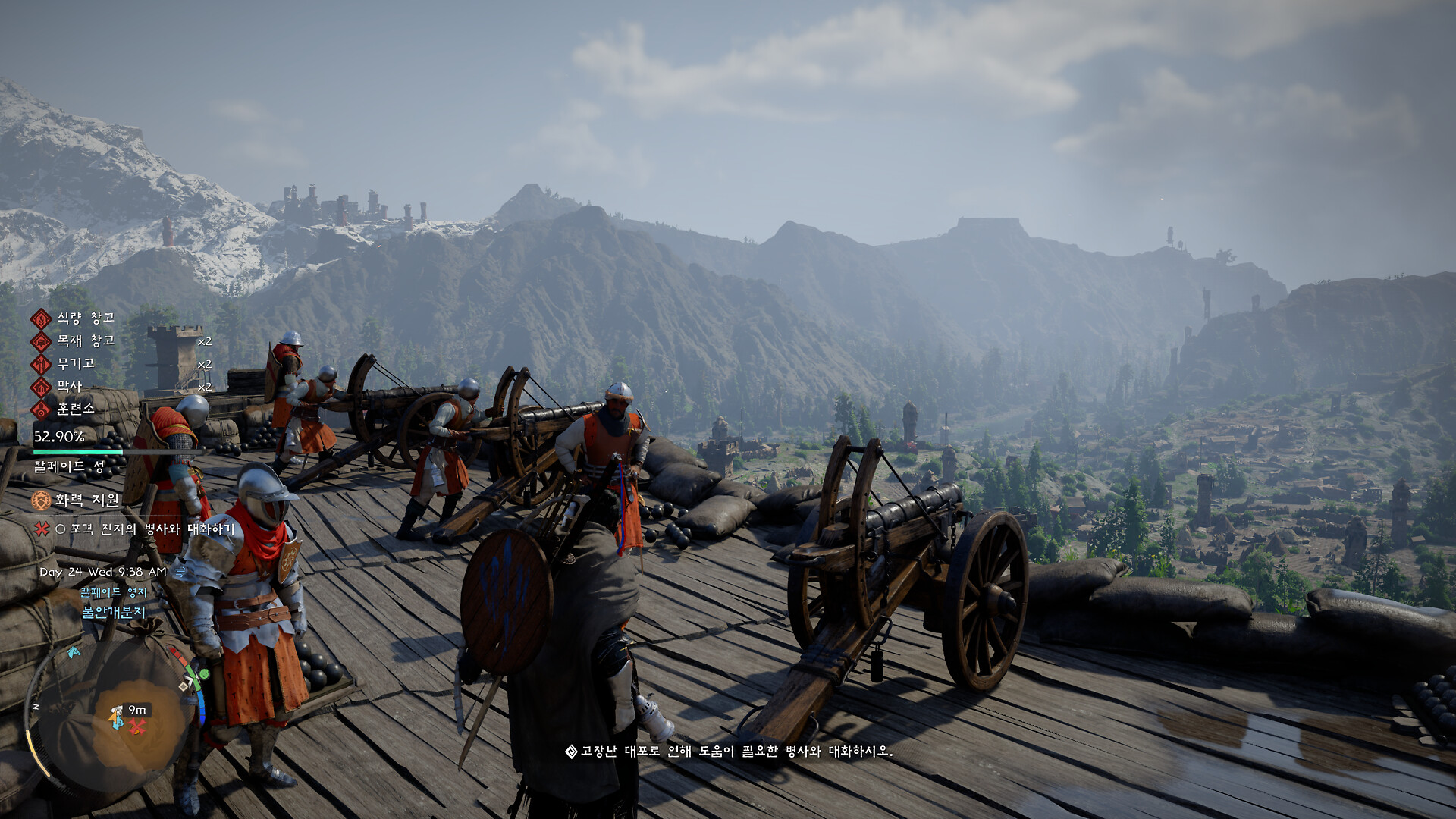Open the 화력 지원 quest tracker
1456x819 pixels.
[86, 500]
